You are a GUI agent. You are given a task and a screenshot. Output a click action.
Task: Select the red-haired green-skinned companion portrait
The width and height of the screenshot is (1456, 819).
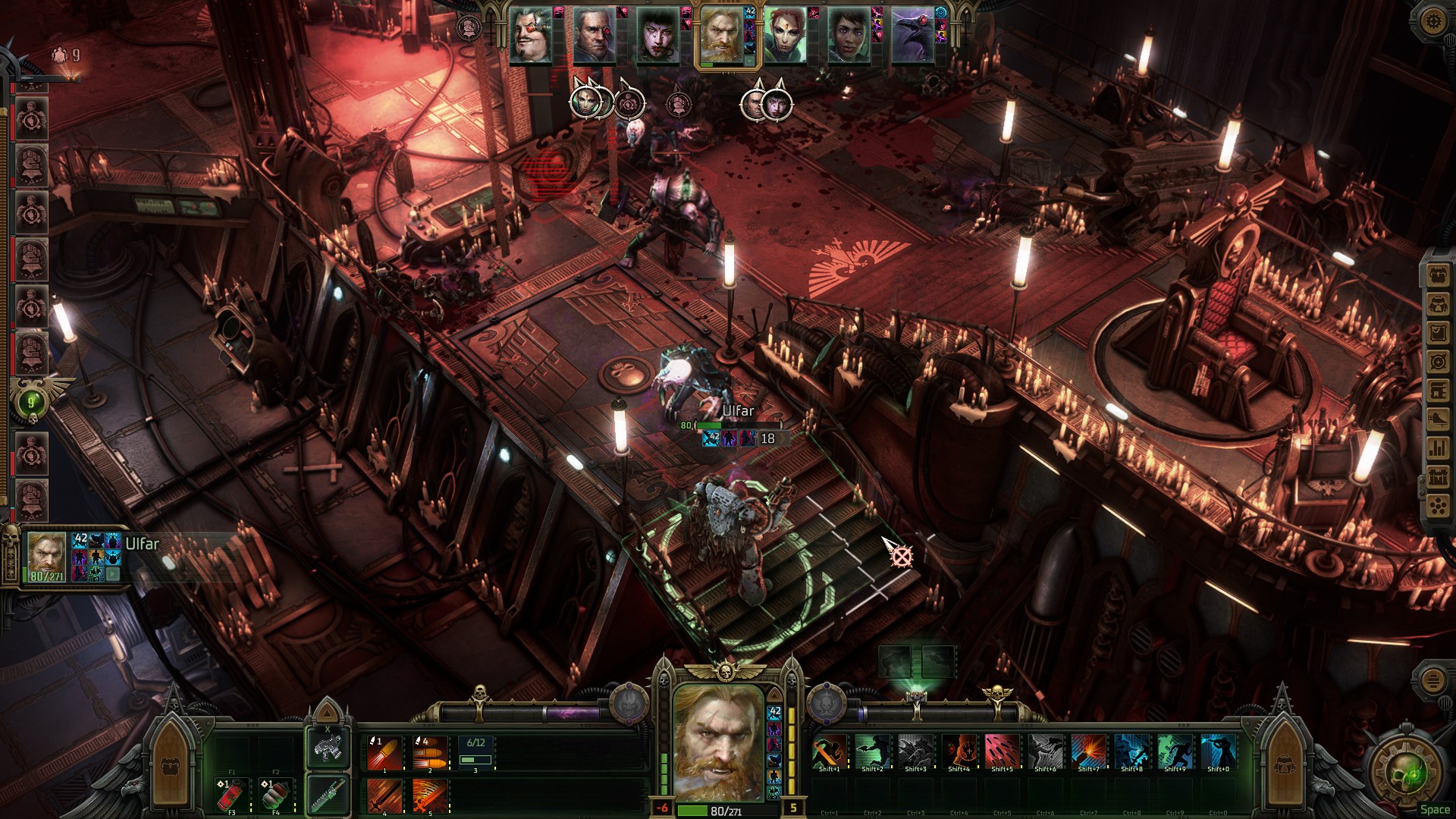click(784, 36)
